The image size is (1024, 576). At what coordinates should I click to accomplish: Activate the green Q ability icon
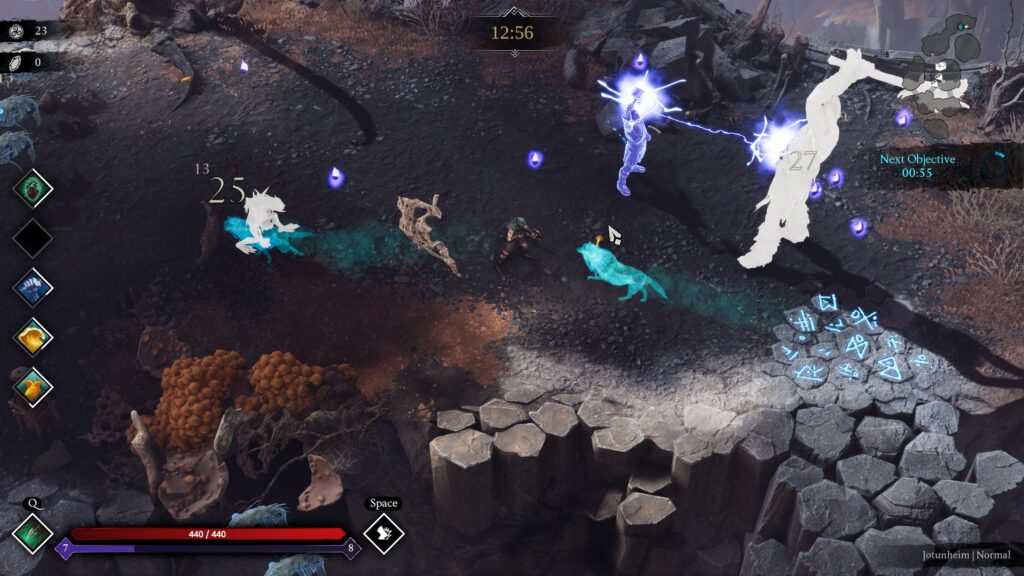point(32,533)
